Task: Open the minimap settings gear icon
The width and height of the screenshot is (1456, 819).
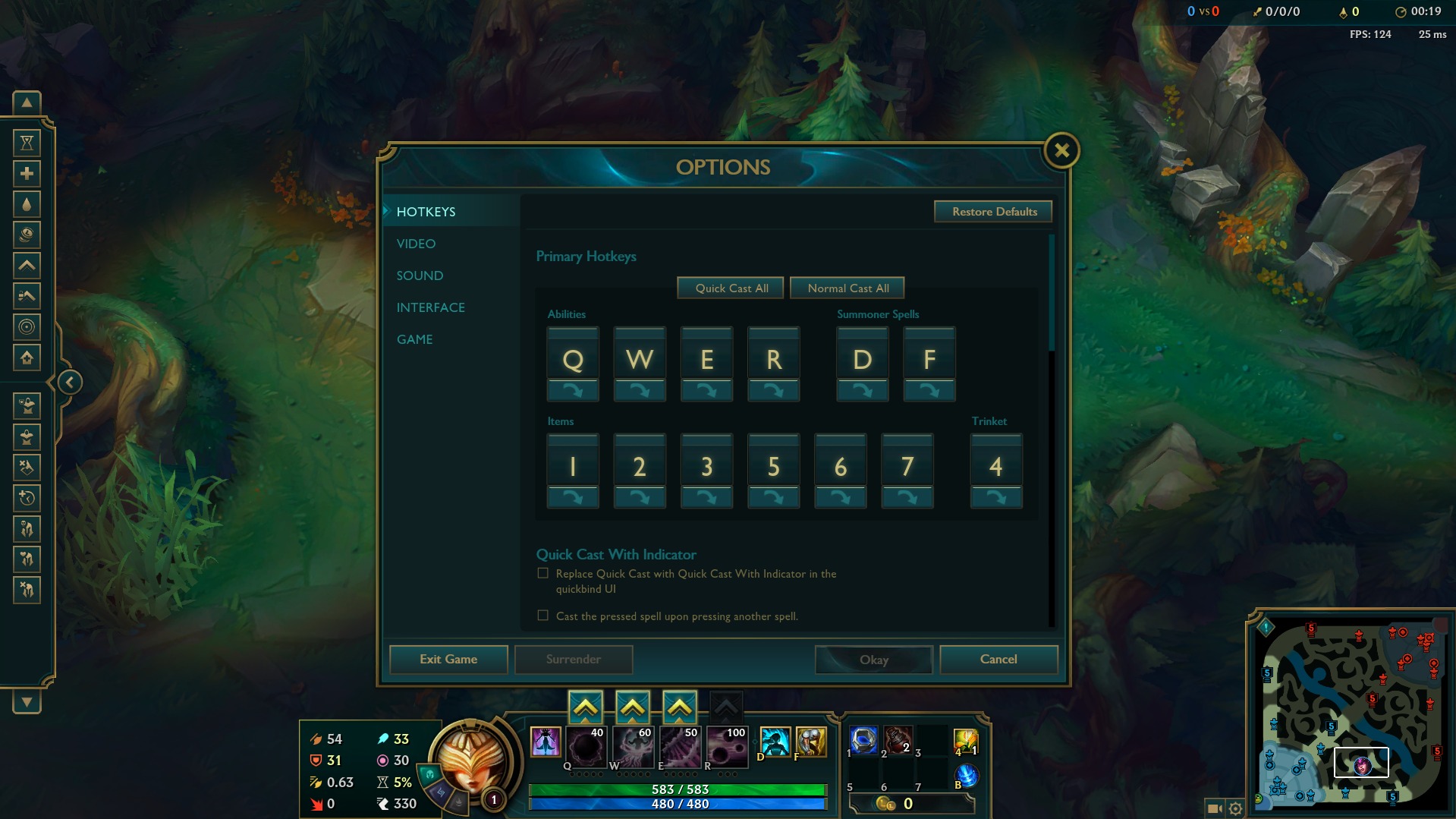Action: (x=1236, y=809)
